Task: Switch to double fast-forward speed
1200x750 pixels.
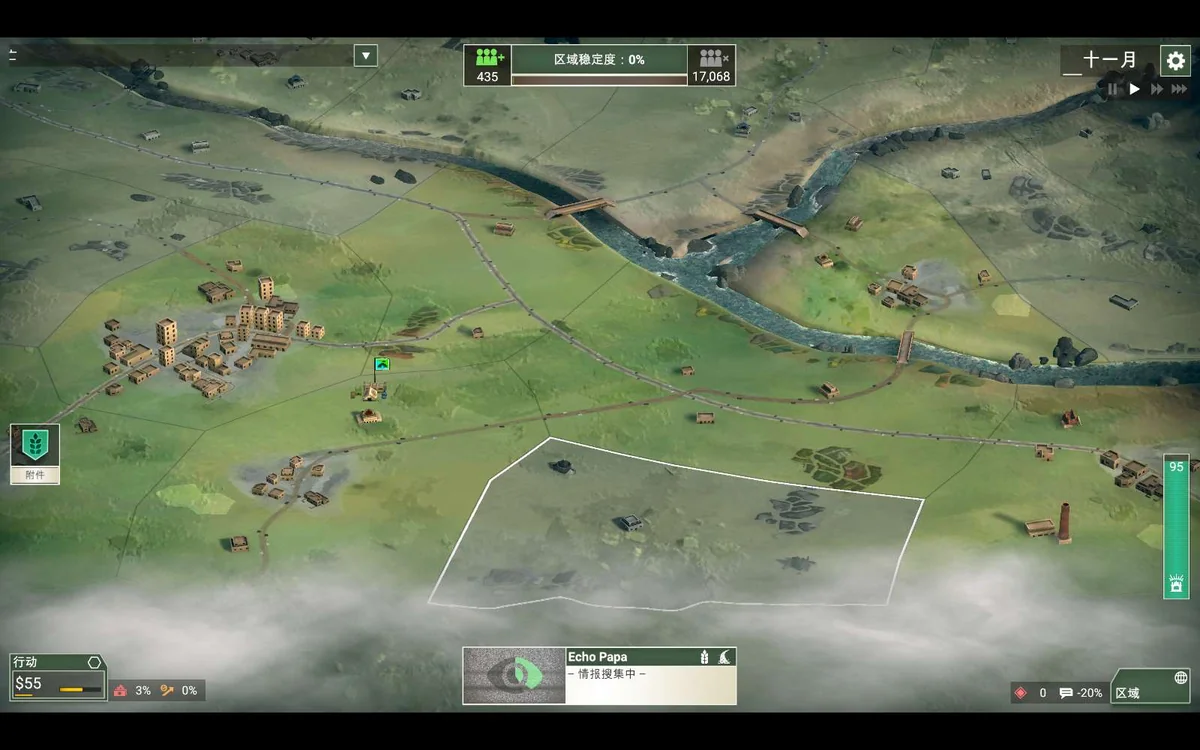Action: (x=1157, y=89)
